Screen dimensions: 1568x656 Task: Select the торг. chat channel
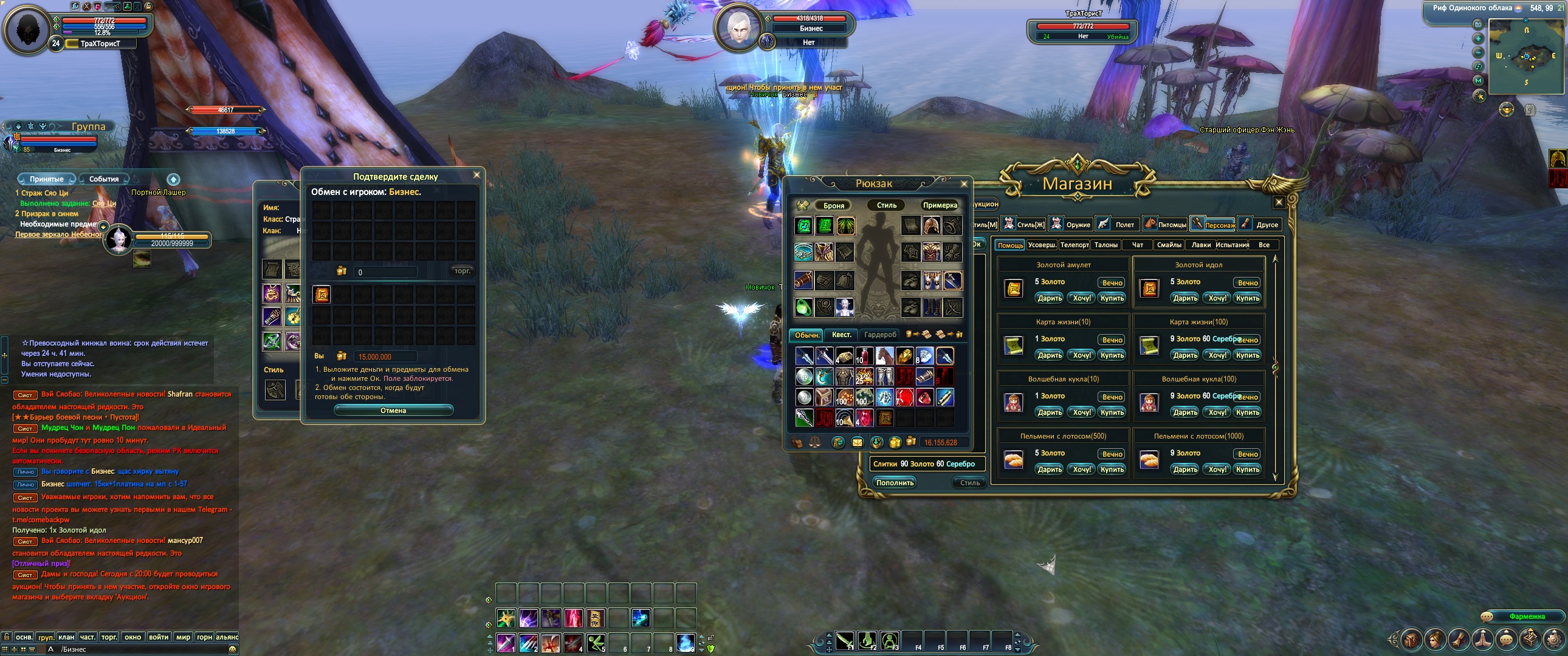[x=109, y=637]
